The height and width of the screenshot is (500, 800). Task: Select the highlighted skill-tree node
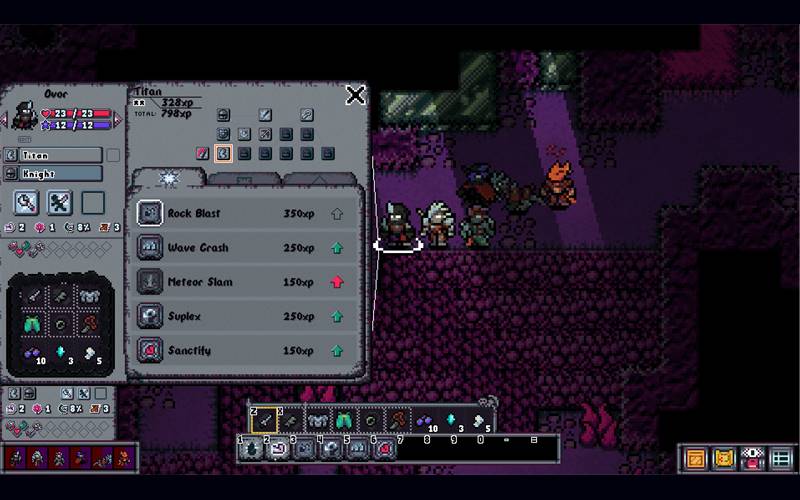(x=224, y=154)
